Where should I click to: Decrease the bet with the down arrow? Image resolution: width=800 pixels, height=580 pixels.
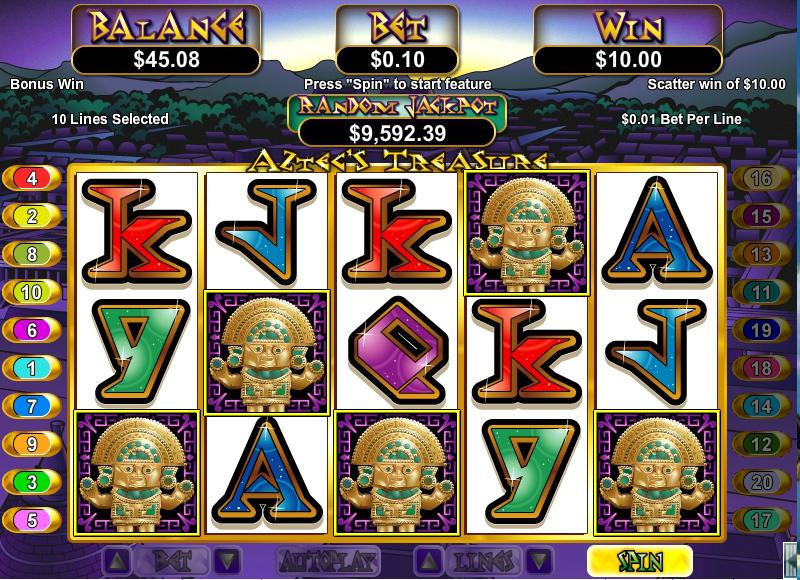[228, 560]
